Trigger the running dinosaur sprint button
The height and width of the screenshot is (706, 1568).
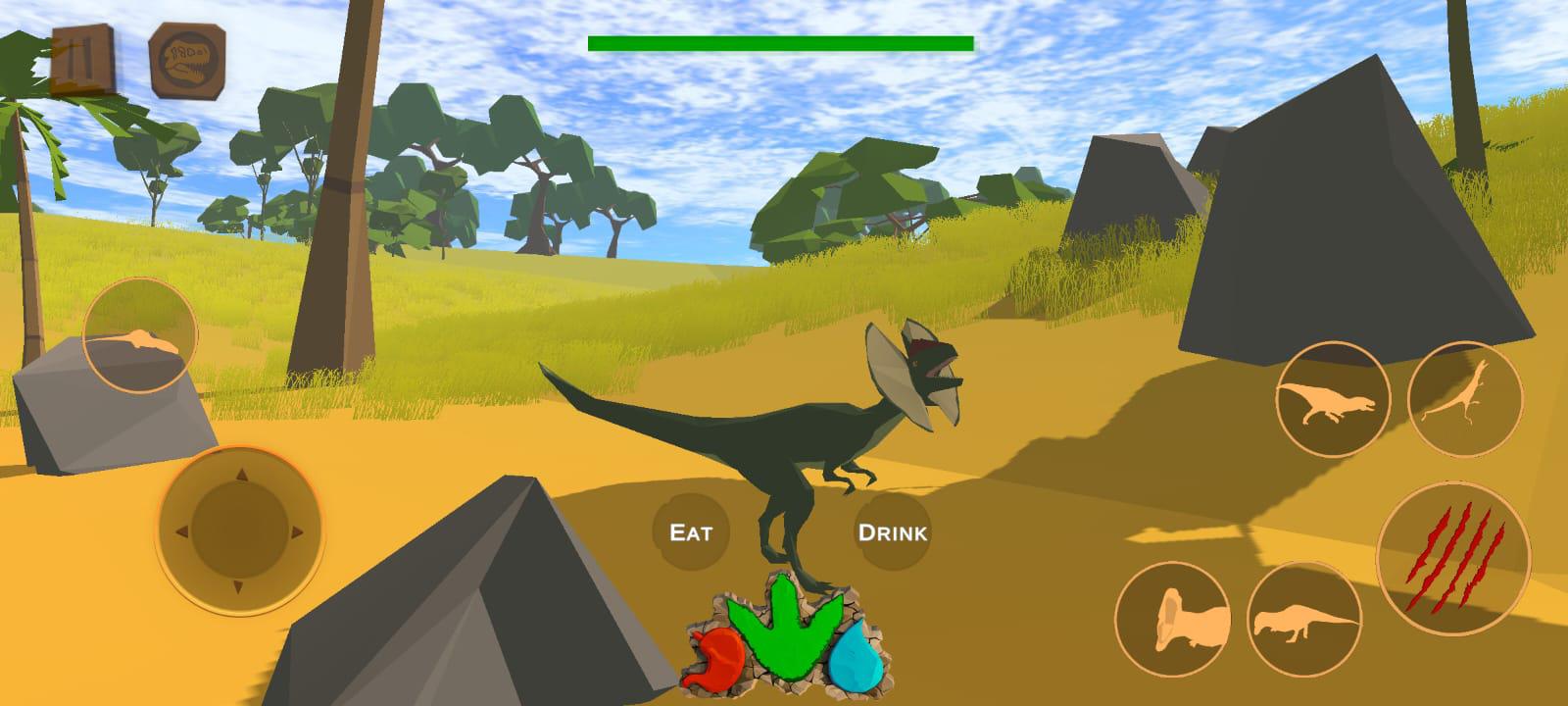point(1332,399)
